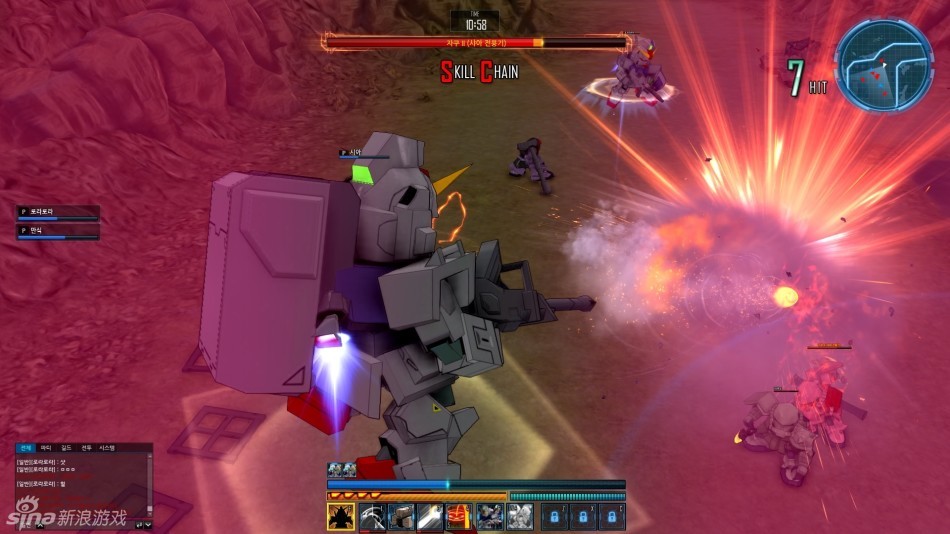The width and height of the screenshot is (950, 534).
Task: Open the 시스템 system chat tab
Action: point(107,448)
